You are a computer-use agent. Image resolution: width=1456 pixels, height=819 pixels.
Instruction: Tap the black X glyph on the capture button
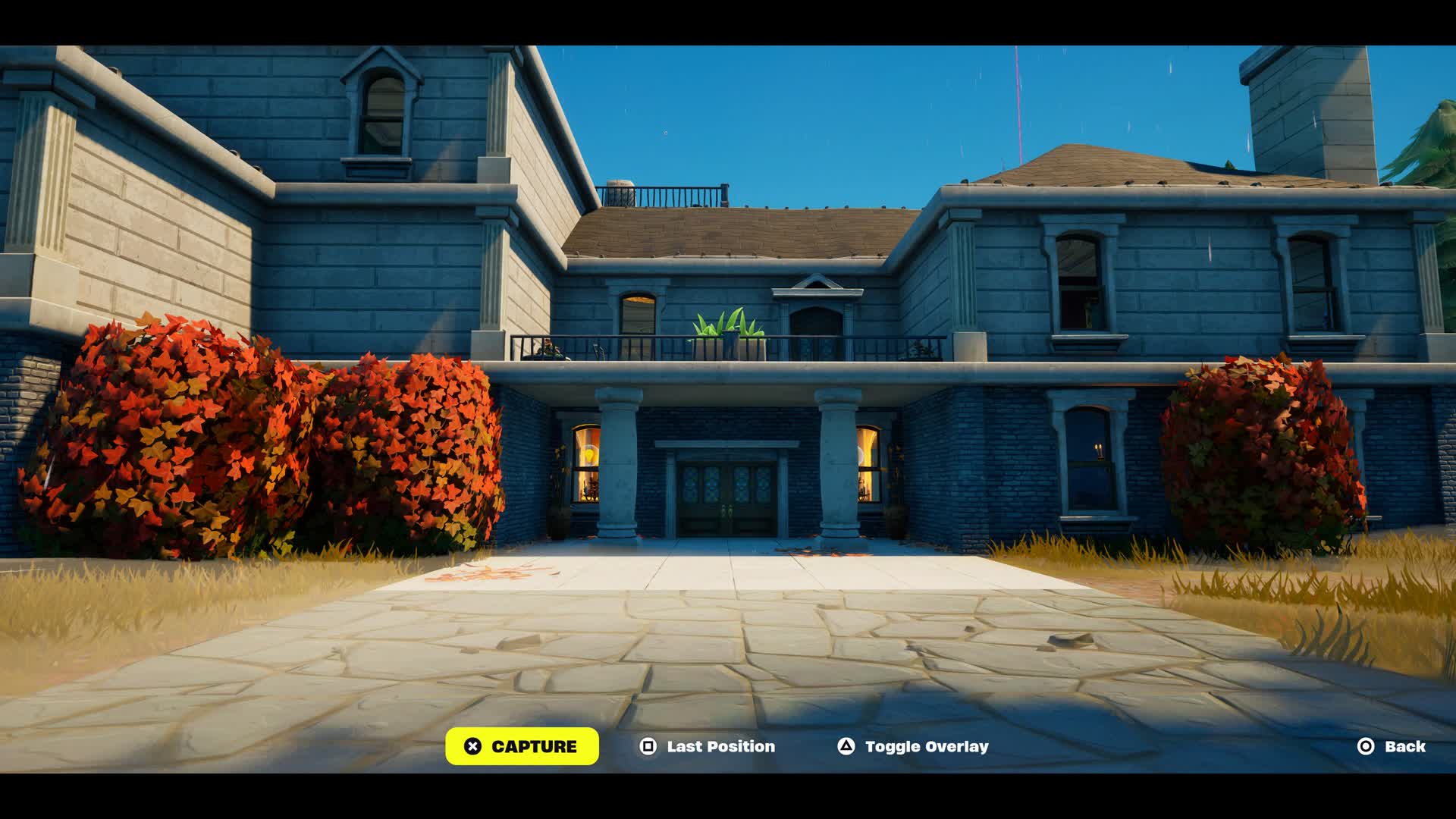[x=474, y=746]
